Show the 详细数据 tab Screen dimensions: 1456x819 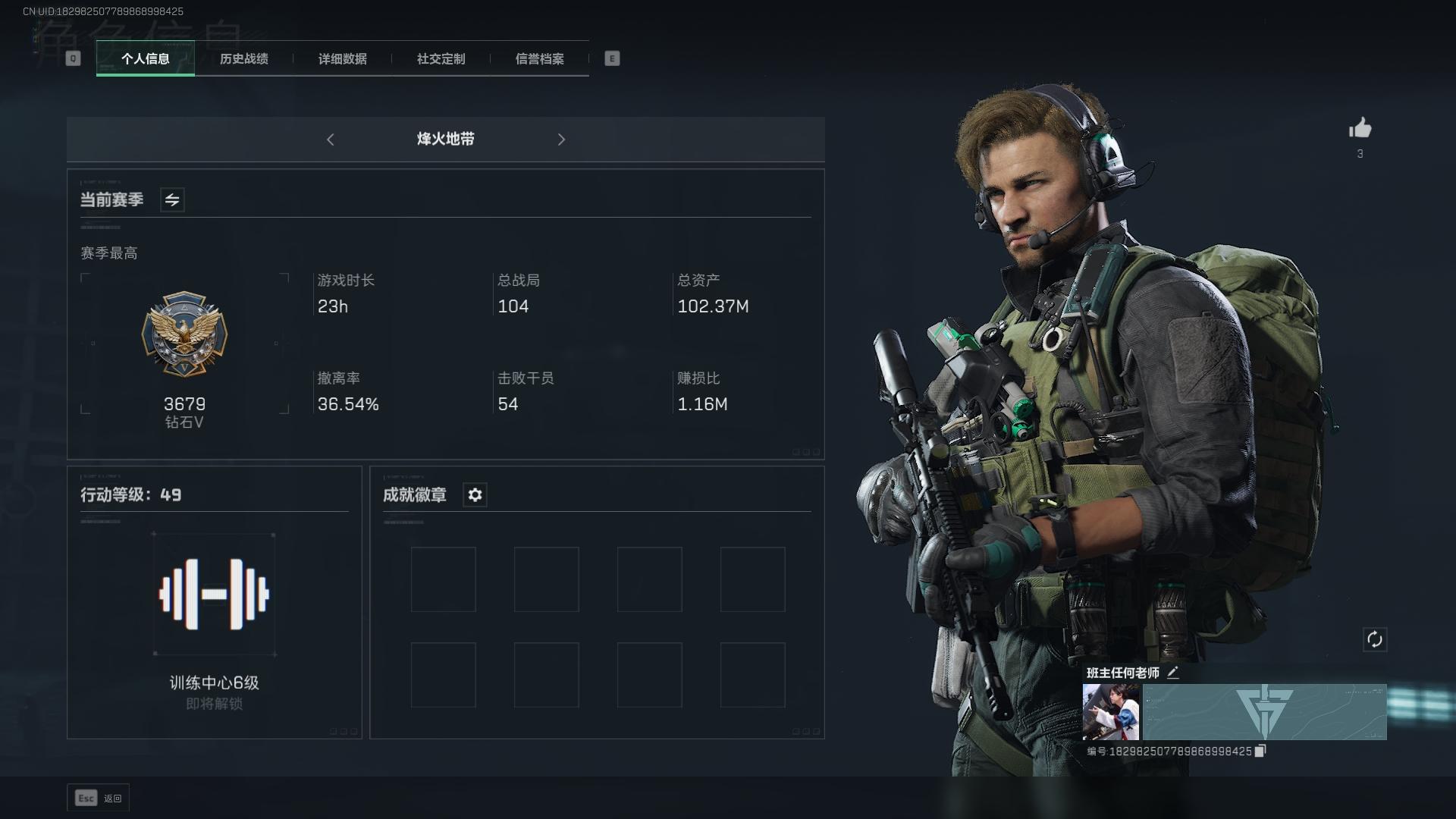pos(342,58)
